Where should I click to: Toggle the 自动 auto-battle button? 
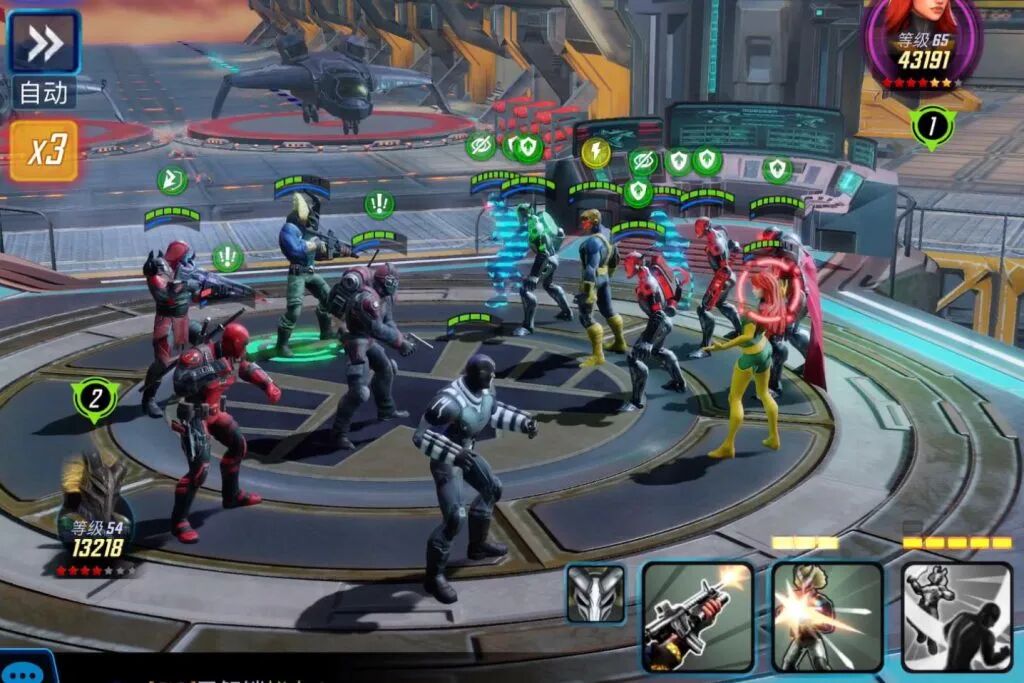click(44, 93)
